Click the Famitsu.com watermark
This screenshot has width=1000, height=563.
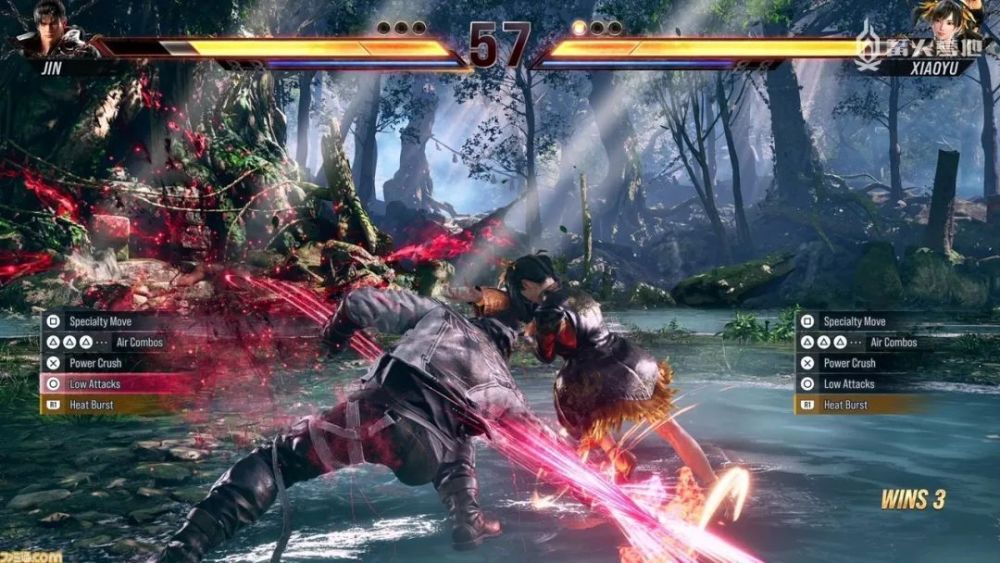(x=32, y=555)
